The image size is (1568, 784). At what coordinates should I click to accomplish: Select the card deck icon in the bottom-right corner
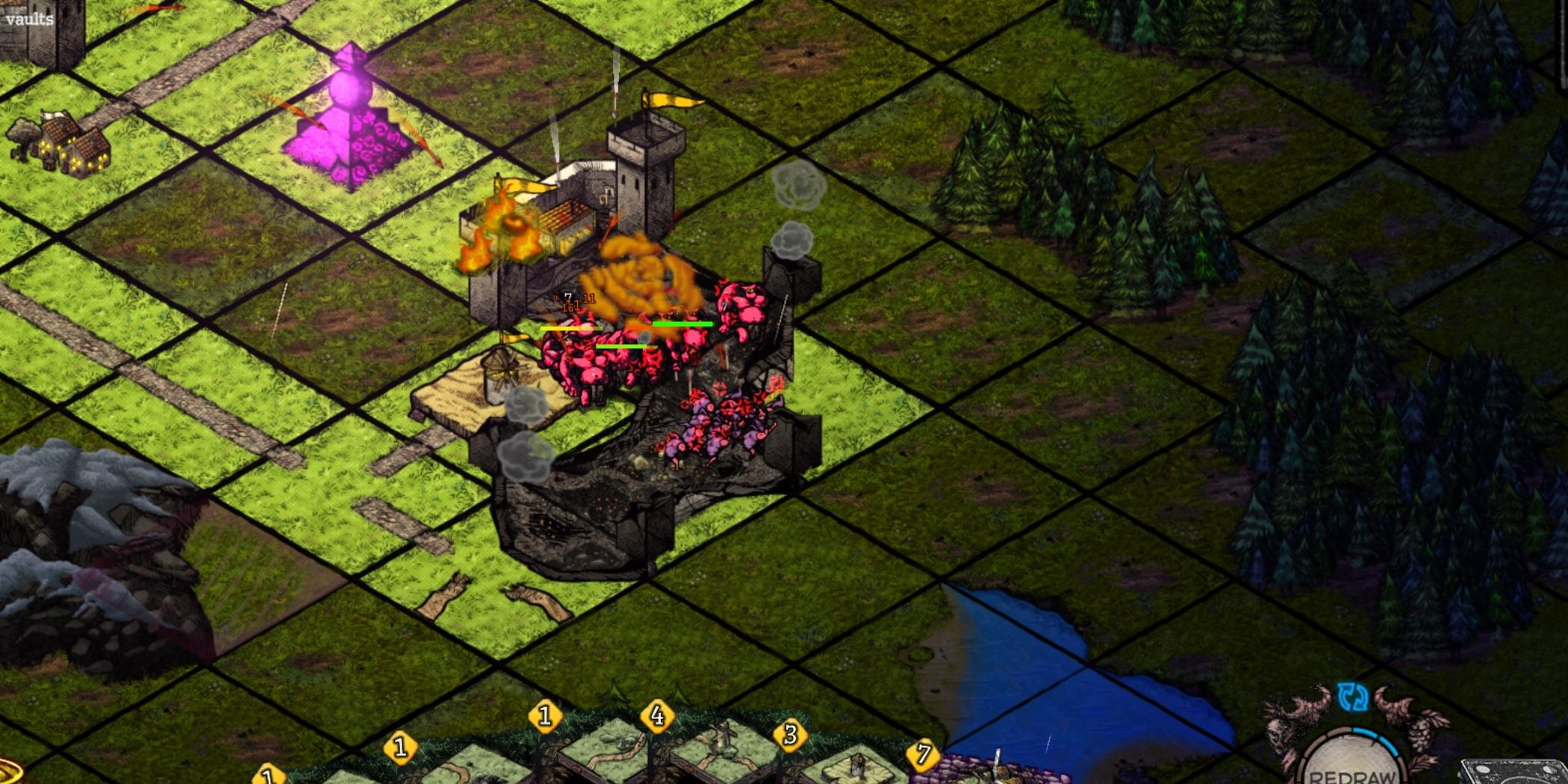click(x=1519, y=773)
